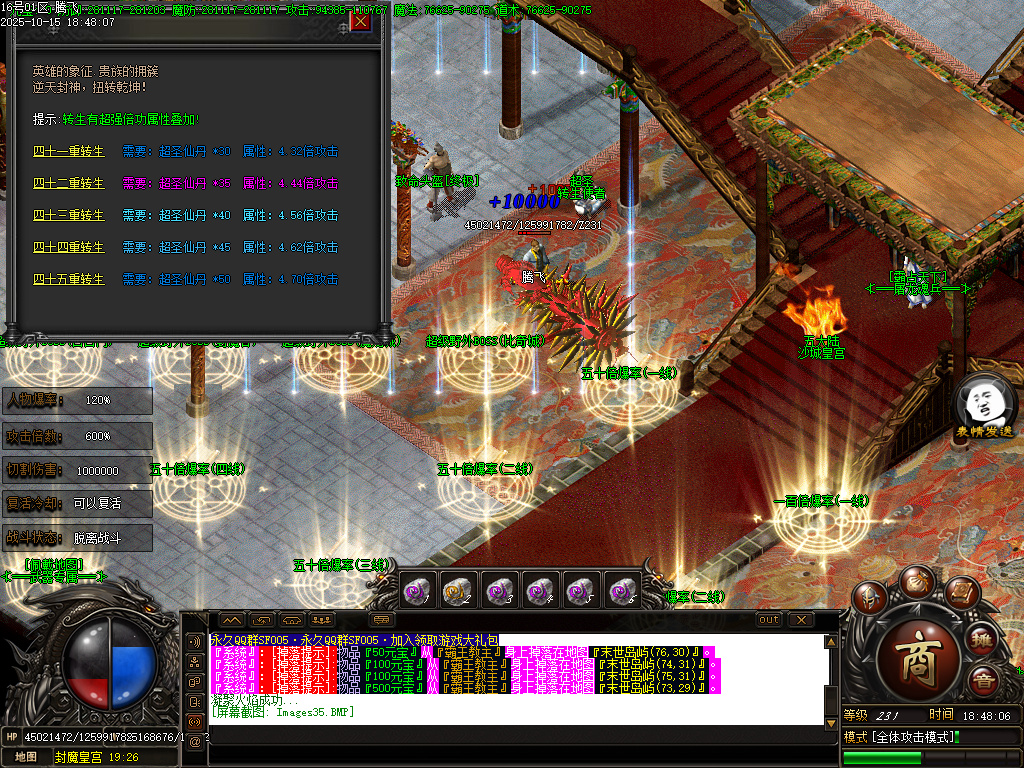The width and height of the screenshot is (1024, 768).
Task: Choose the 四十一重转生 rebirth option
Action: [68, 152]
